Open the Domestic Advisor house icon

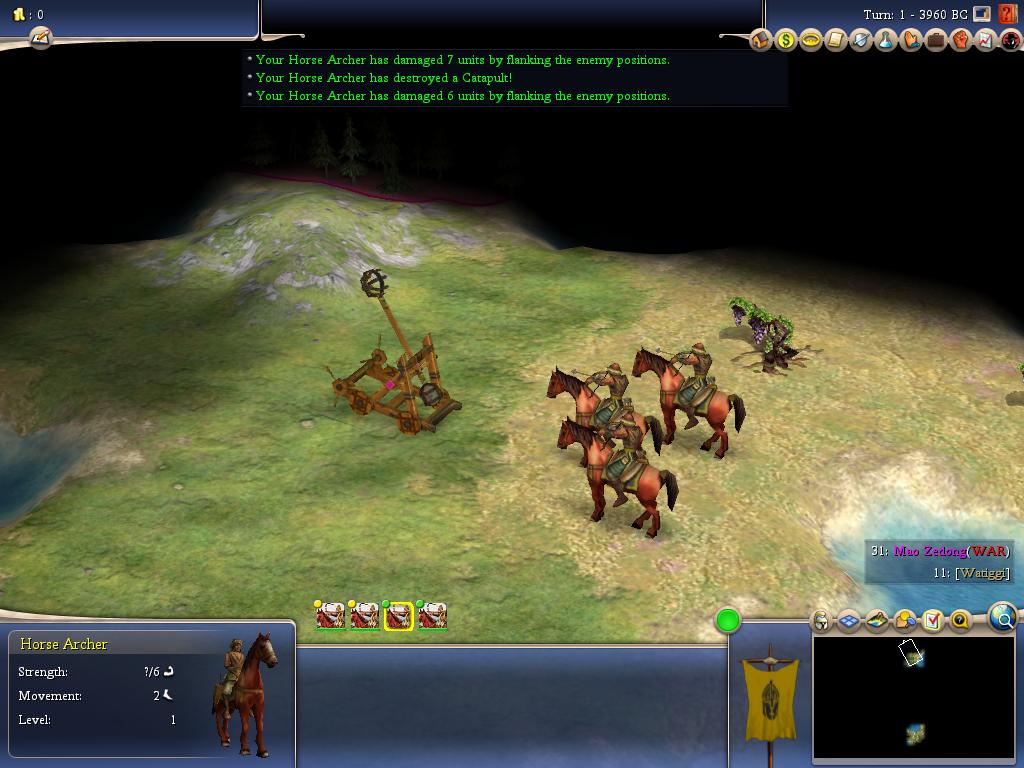(761, 40)
